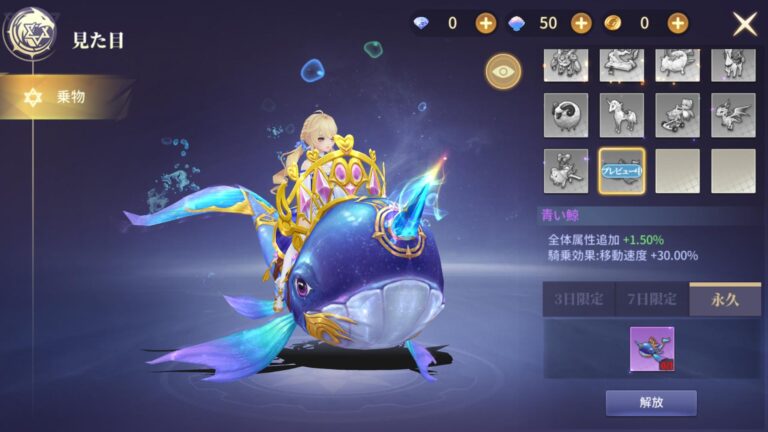The height and width of the screenshot is (432, 768).
Task: Switch to the 7日限定 duration tab
Action: click(652, 299)
